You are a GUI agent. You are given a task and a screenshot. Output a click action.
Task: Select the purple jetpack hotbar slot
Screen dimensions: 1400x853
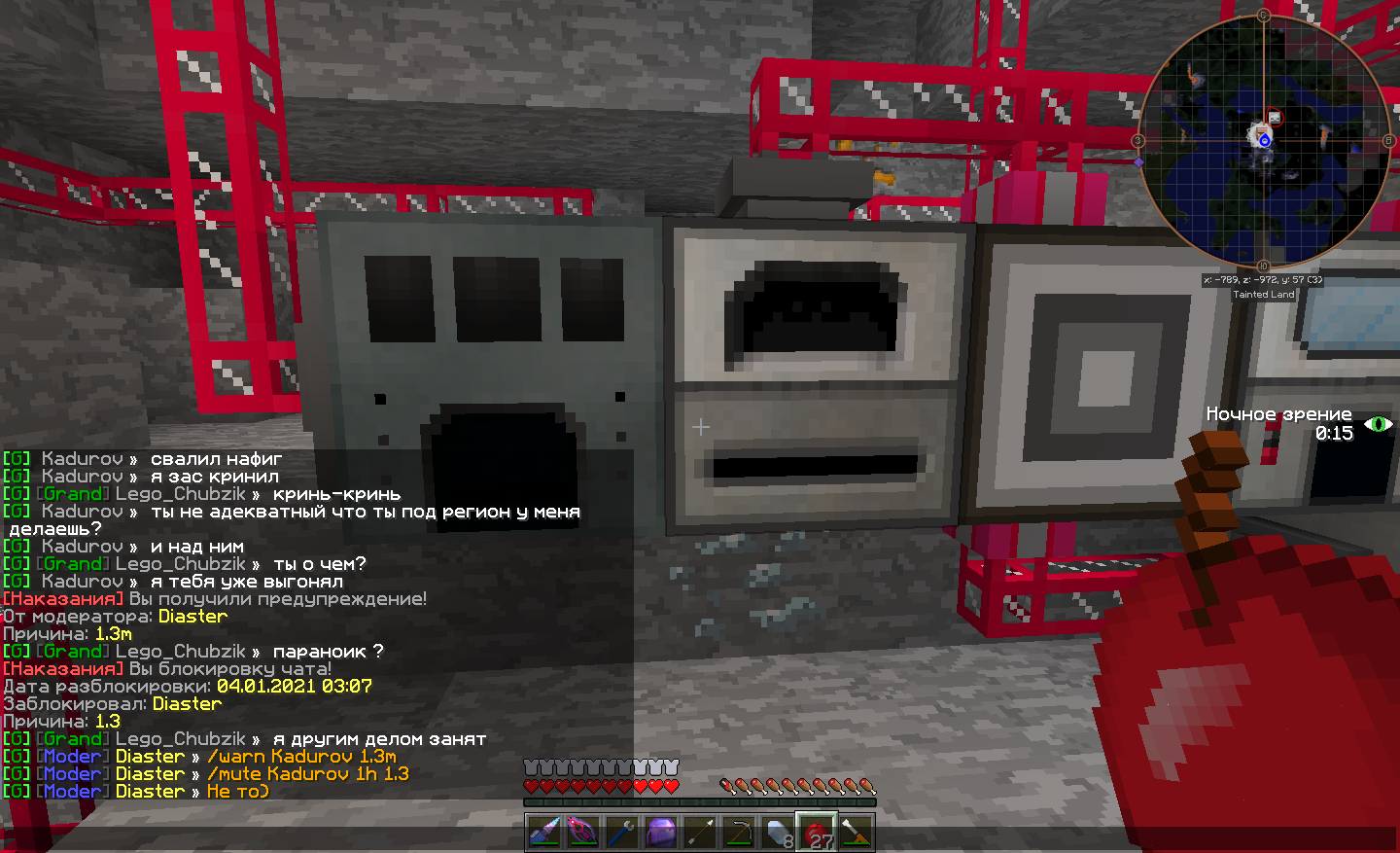coord(661,833)
